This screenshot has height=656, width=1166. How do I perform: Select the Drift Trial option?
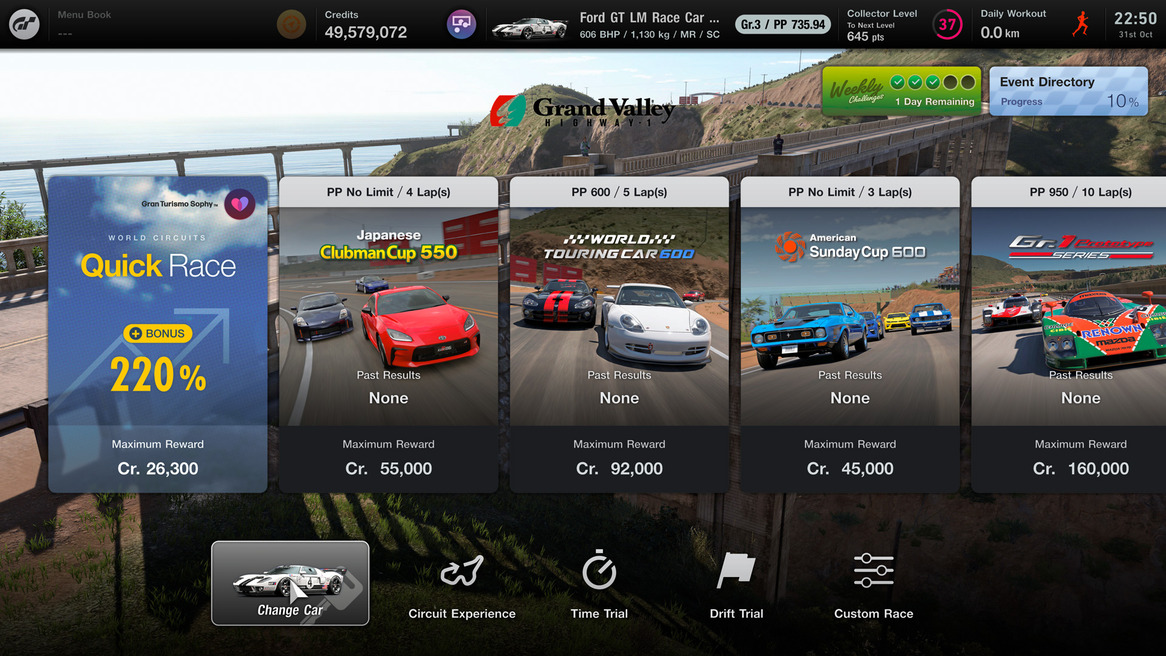coord(736,585)
